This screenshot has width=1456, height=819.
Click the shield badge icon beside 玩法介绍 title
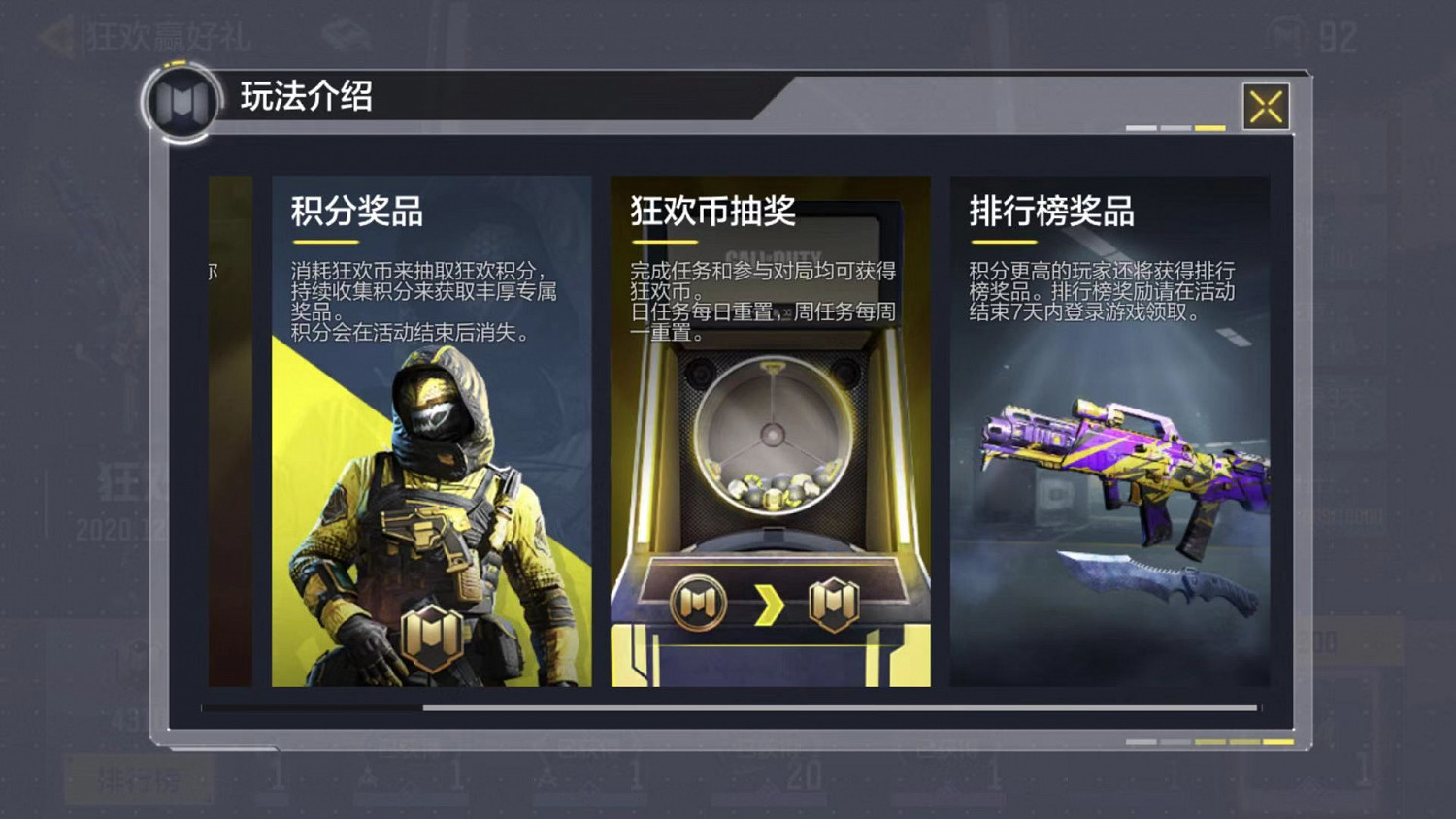183,102
